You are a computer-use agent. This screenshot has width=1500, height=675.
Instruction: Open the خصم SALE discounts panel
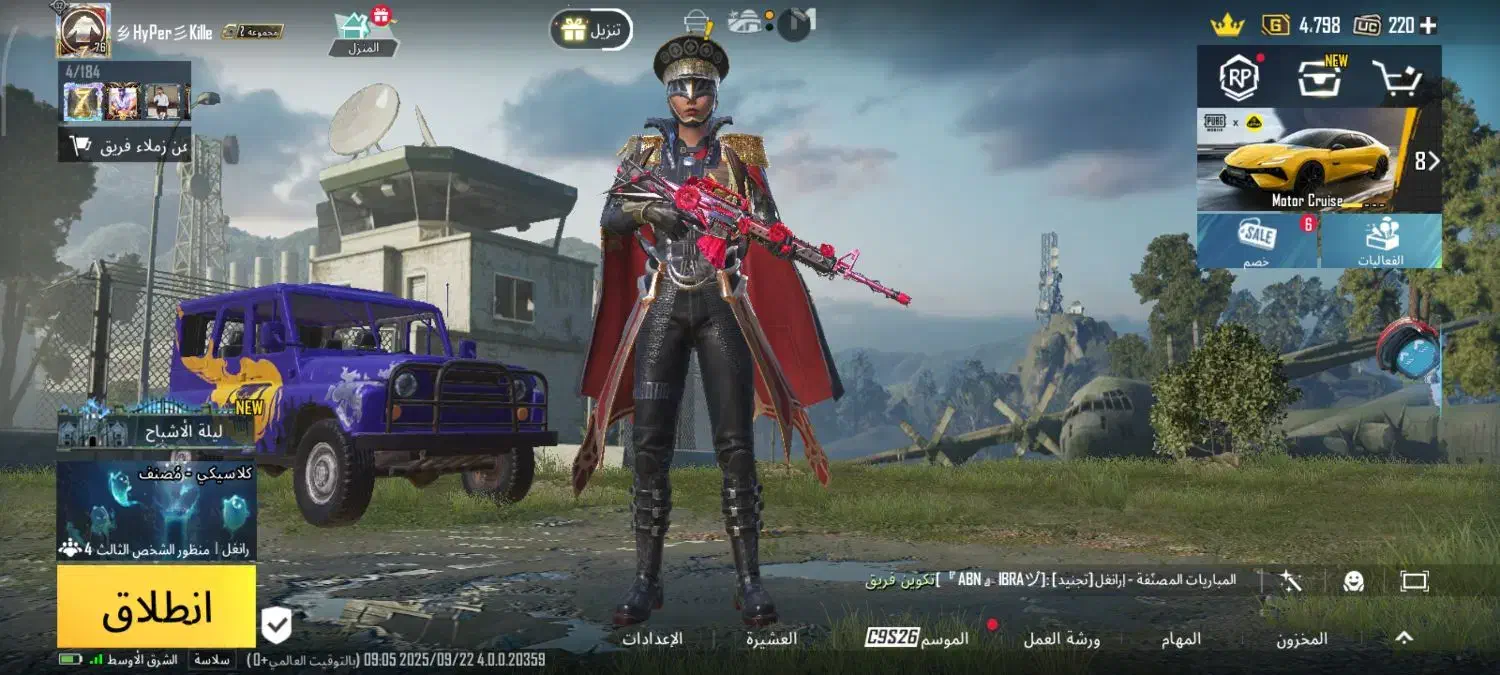point(1258,242)
